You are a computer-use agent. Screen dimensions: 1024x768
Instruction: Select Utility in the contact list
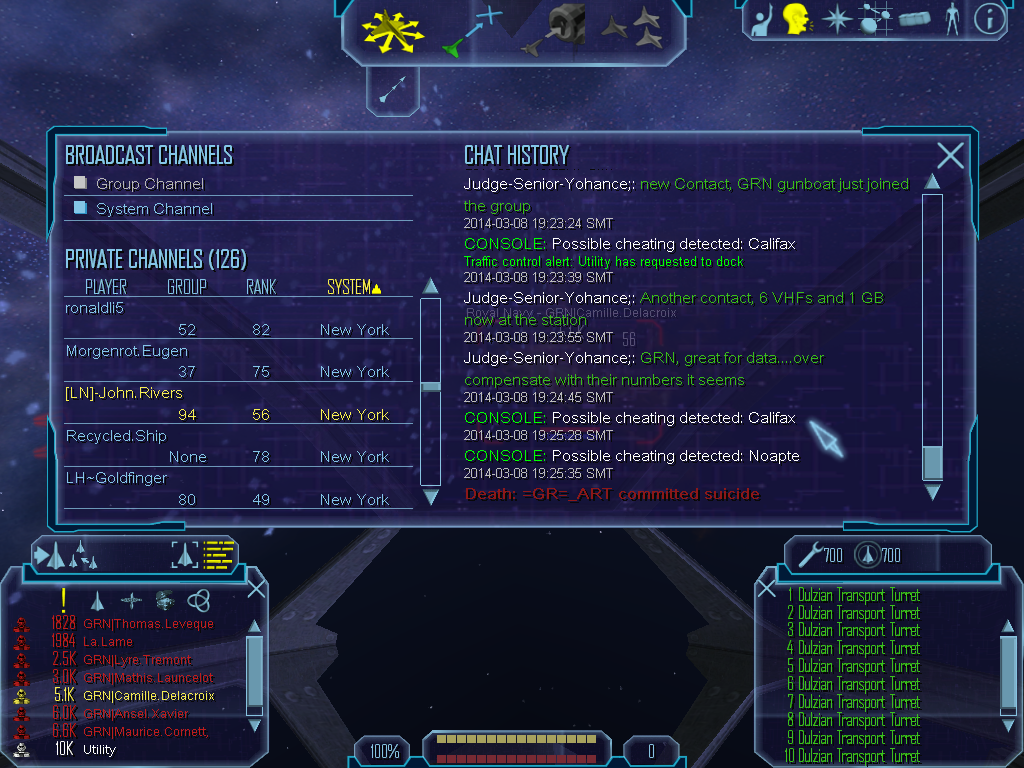pos(99,749)
